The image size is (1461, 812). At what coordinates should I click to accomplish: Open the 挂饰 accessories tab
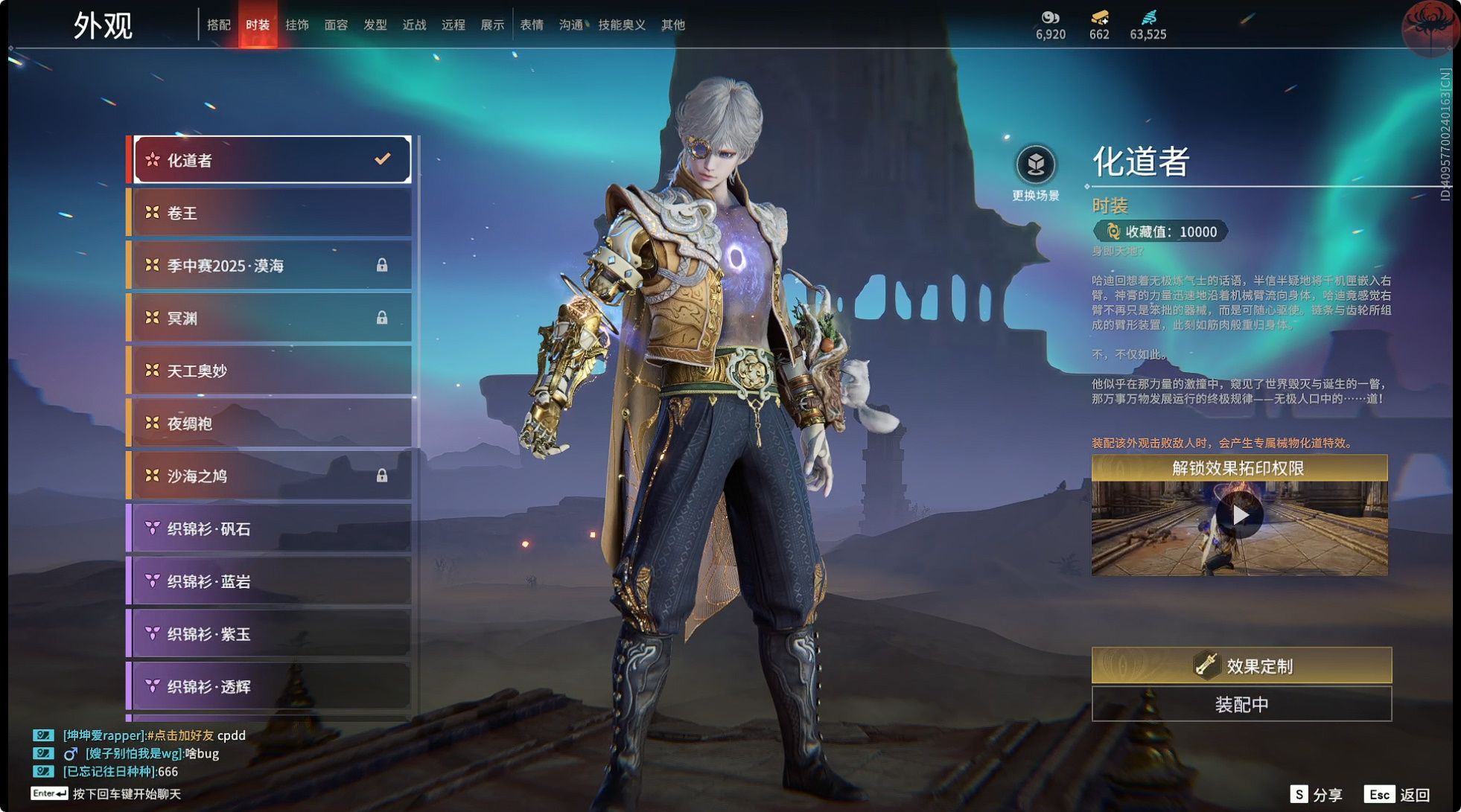point(297,25)
